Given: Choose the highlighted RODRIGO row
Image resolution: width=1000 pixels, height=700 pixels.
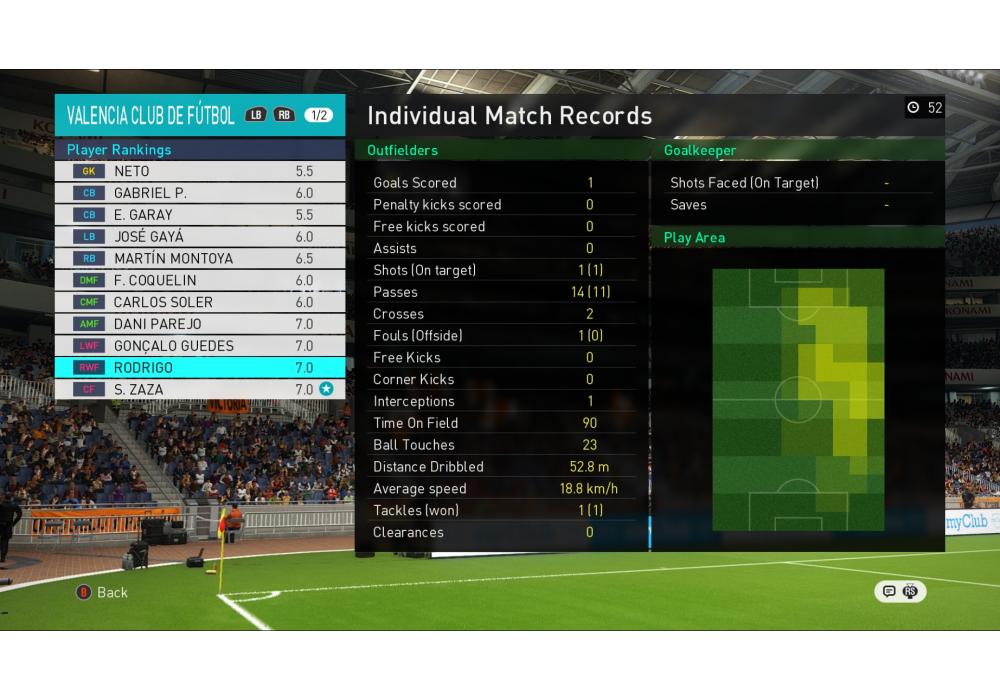Looking at the screenshot, I should [x=200, y=368].
